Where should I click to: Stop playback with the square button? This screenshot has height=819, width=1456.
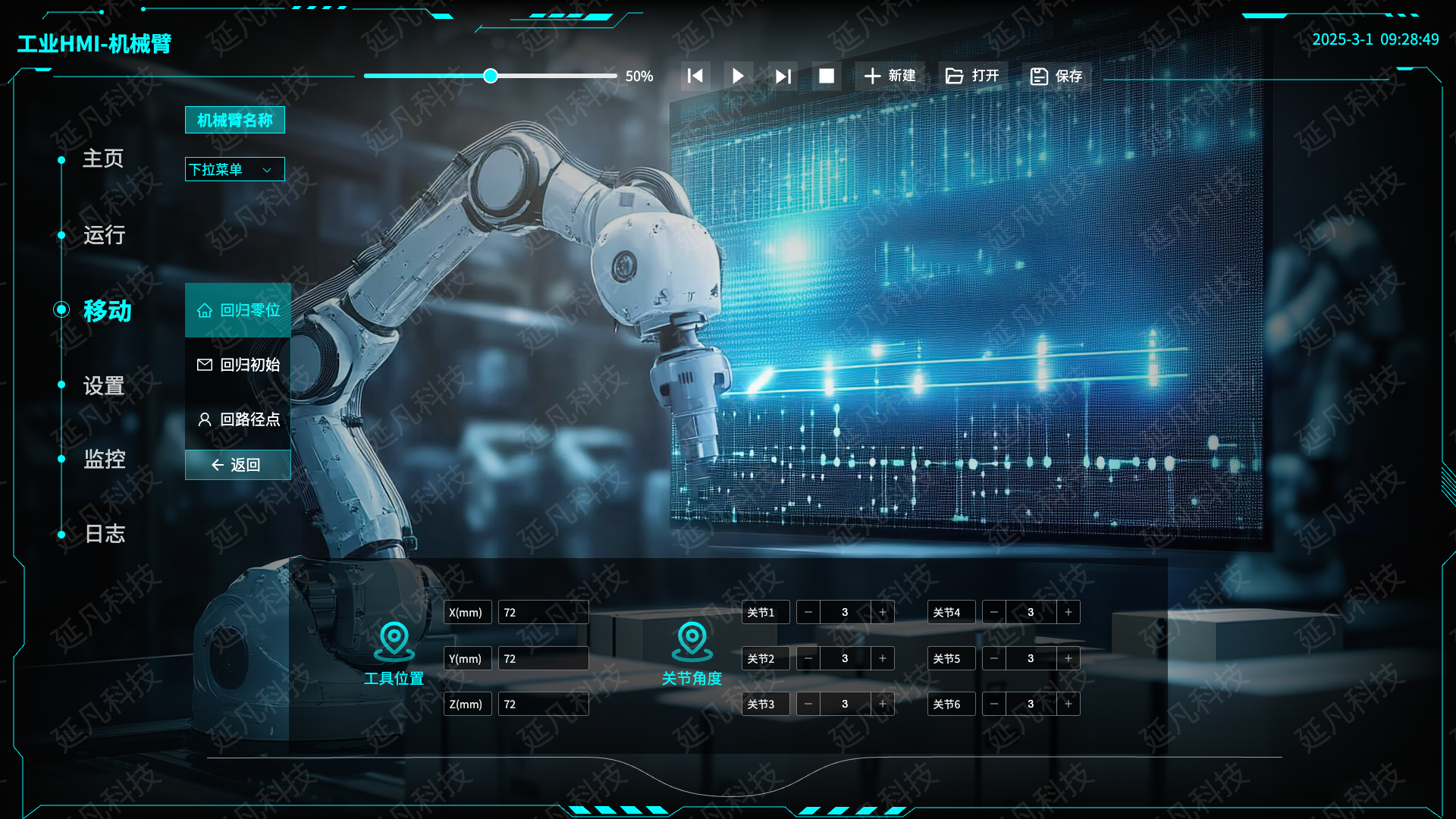[827, 76]
